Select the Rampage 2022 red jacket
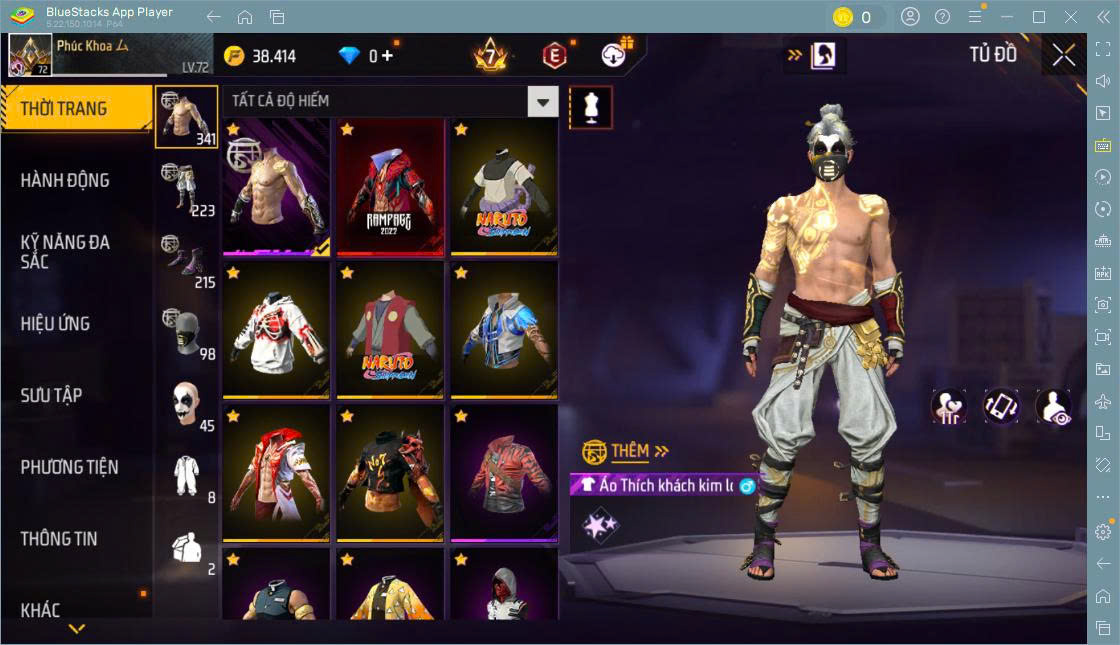Screen dimensions: 1120x645 tap(390, 187)
